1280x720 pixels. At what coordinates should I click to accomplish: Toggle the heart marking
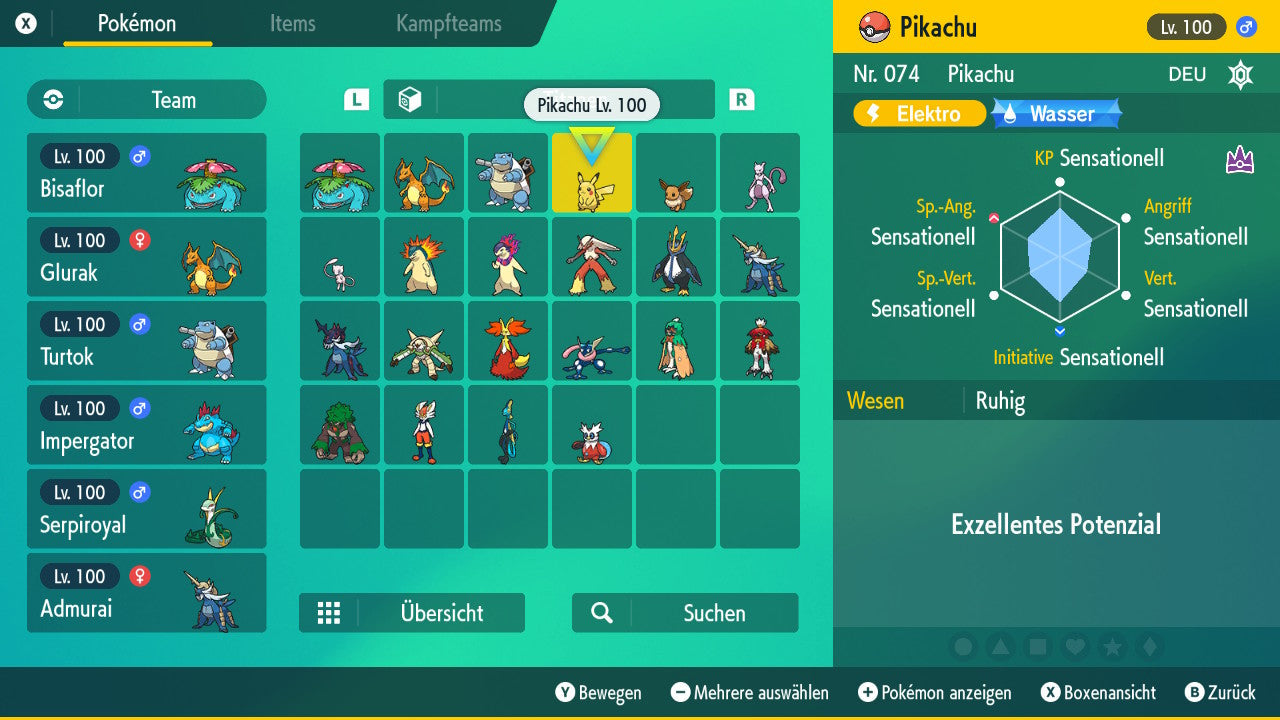point(1076,646)
